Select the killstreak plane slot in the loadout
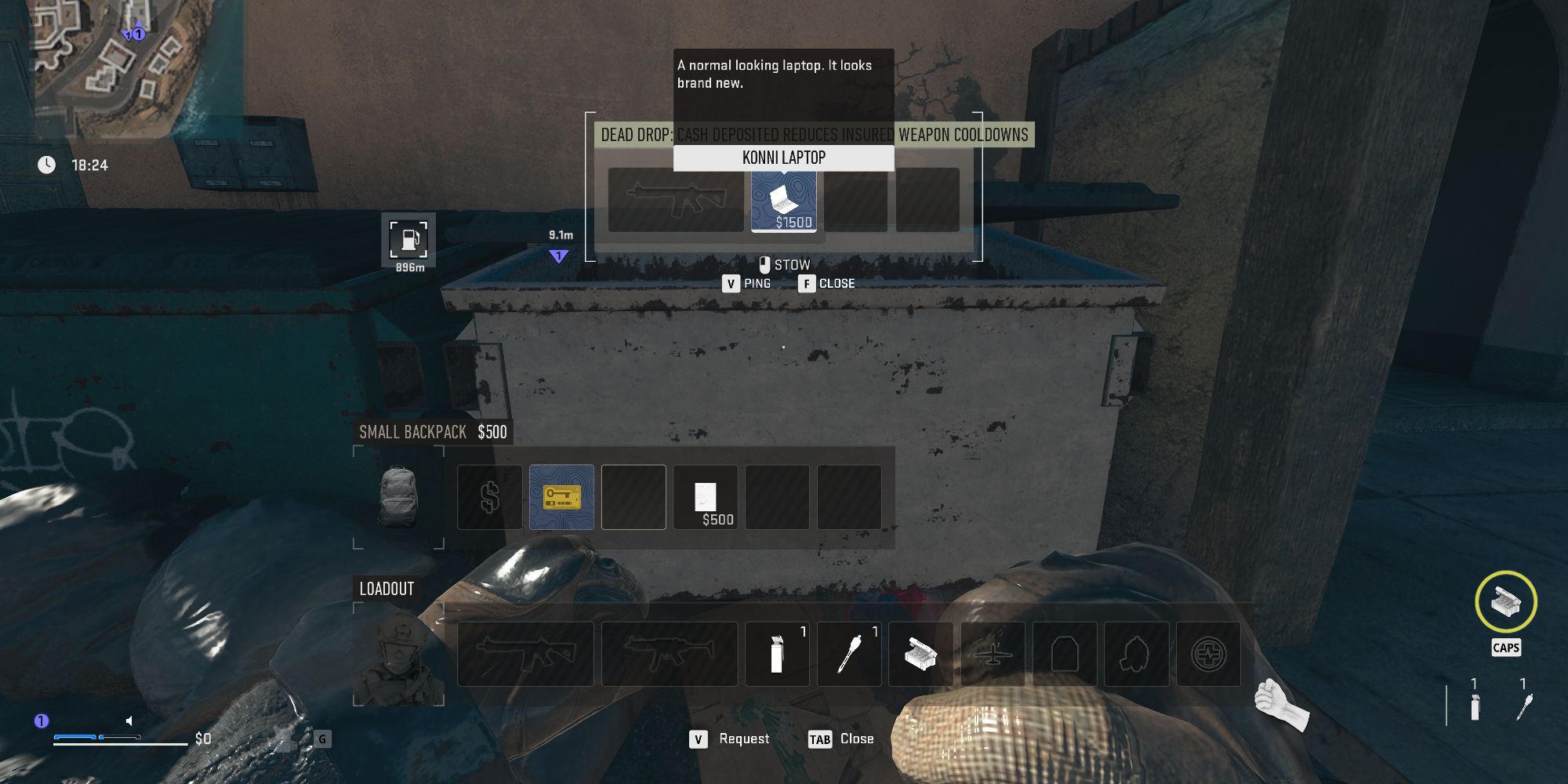 tap(992, 653)
